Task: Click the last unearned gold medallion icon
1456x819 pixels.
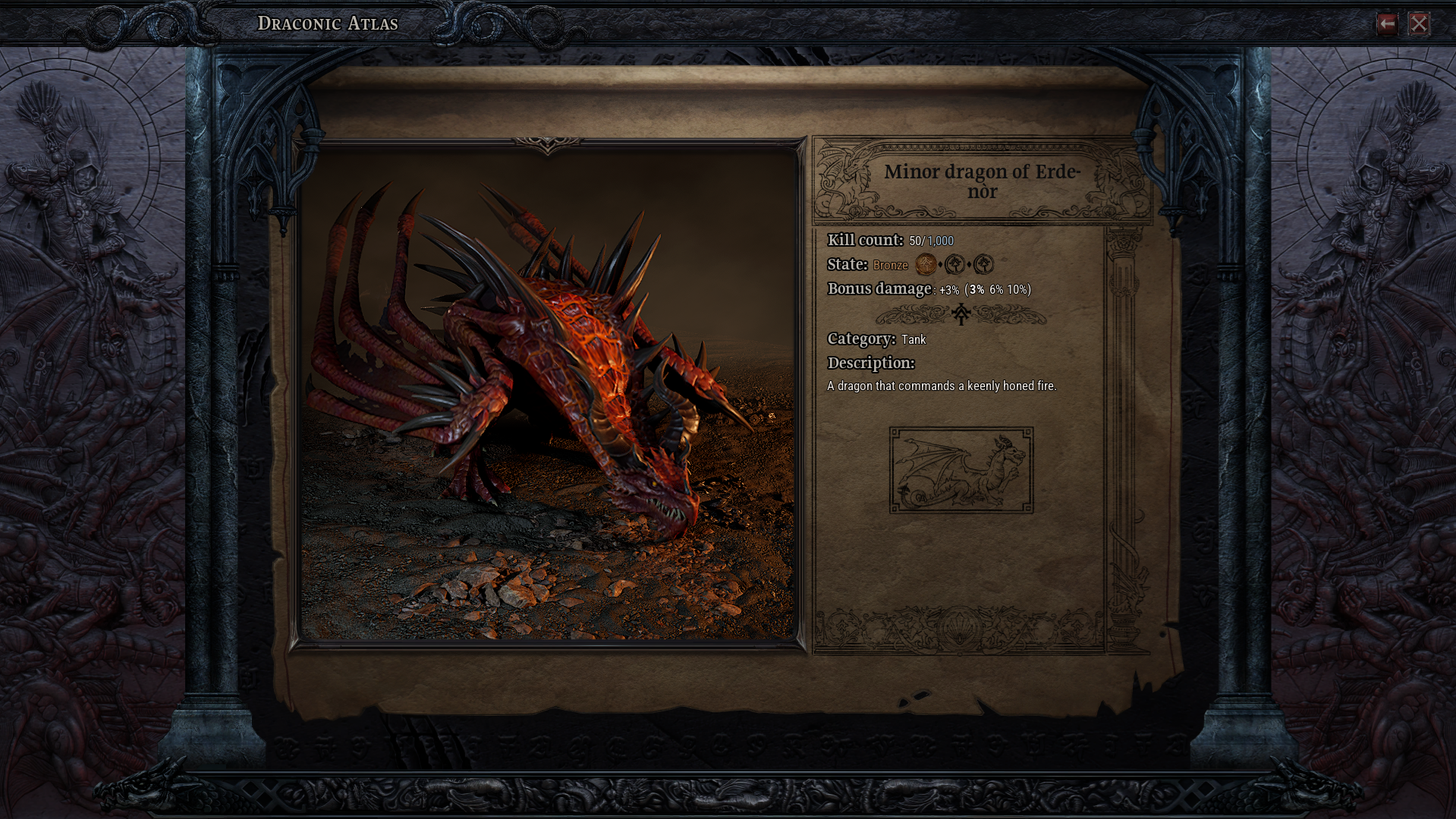Action: [984, 264]
